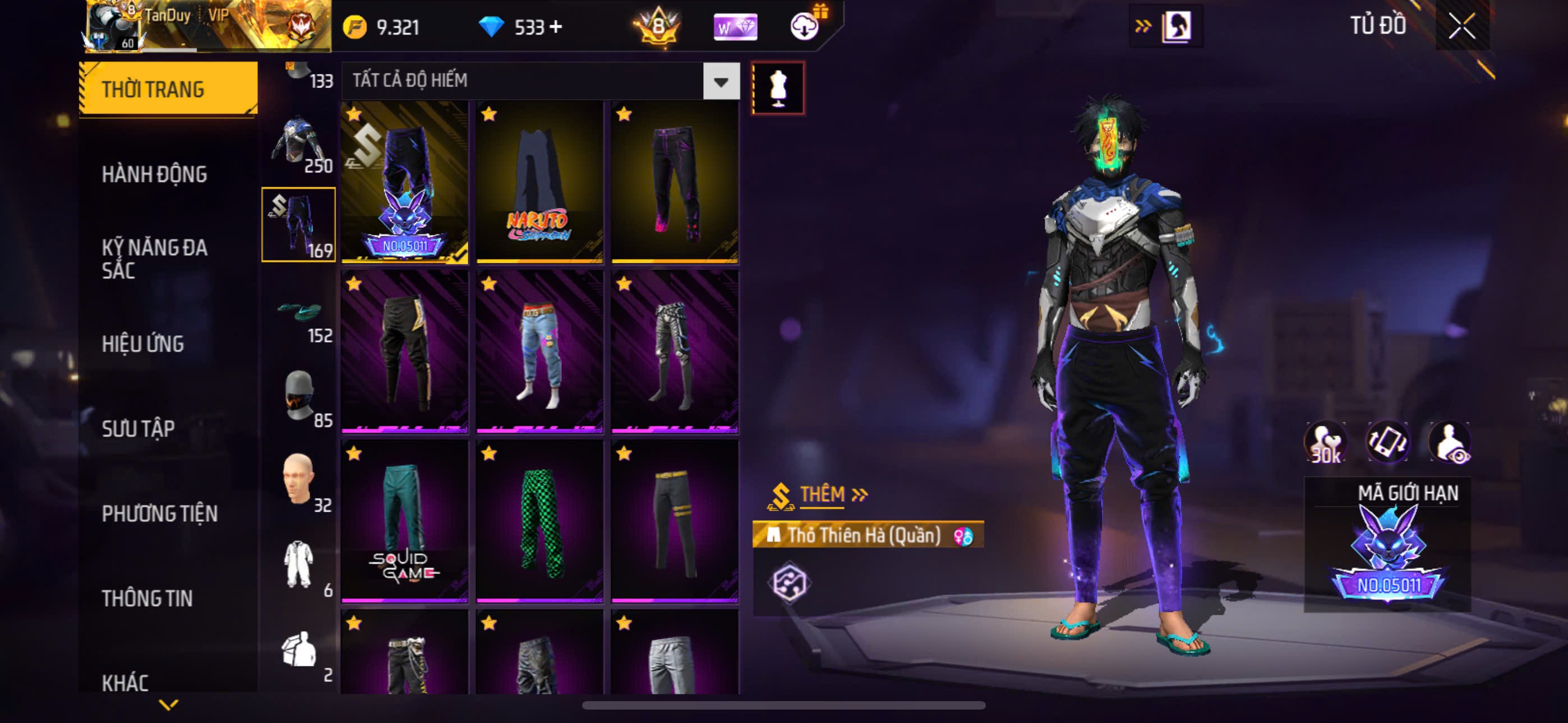The image size is (1568, 723).
Task: Tap the Thêm link for more details
Action: click(x=832, y=494)
